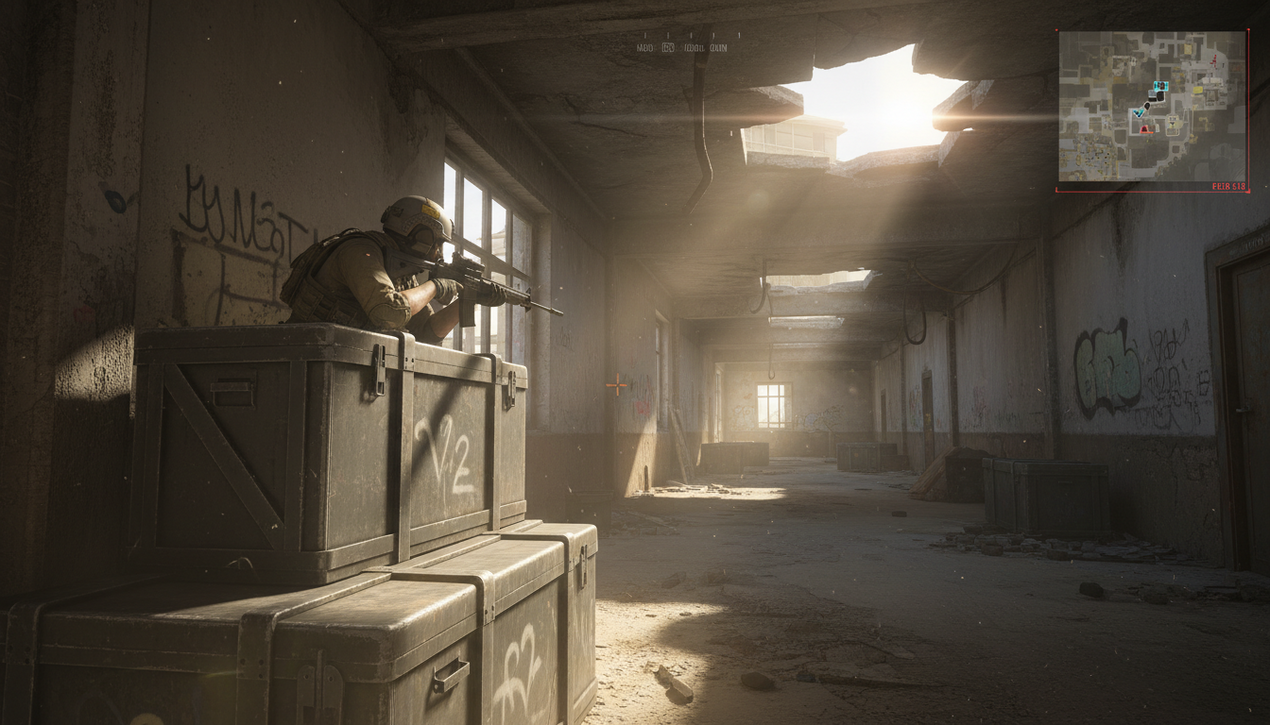The image size is (1270, 725).
Task: Select the red marker on the minimap
Action: pos(1144,128)
